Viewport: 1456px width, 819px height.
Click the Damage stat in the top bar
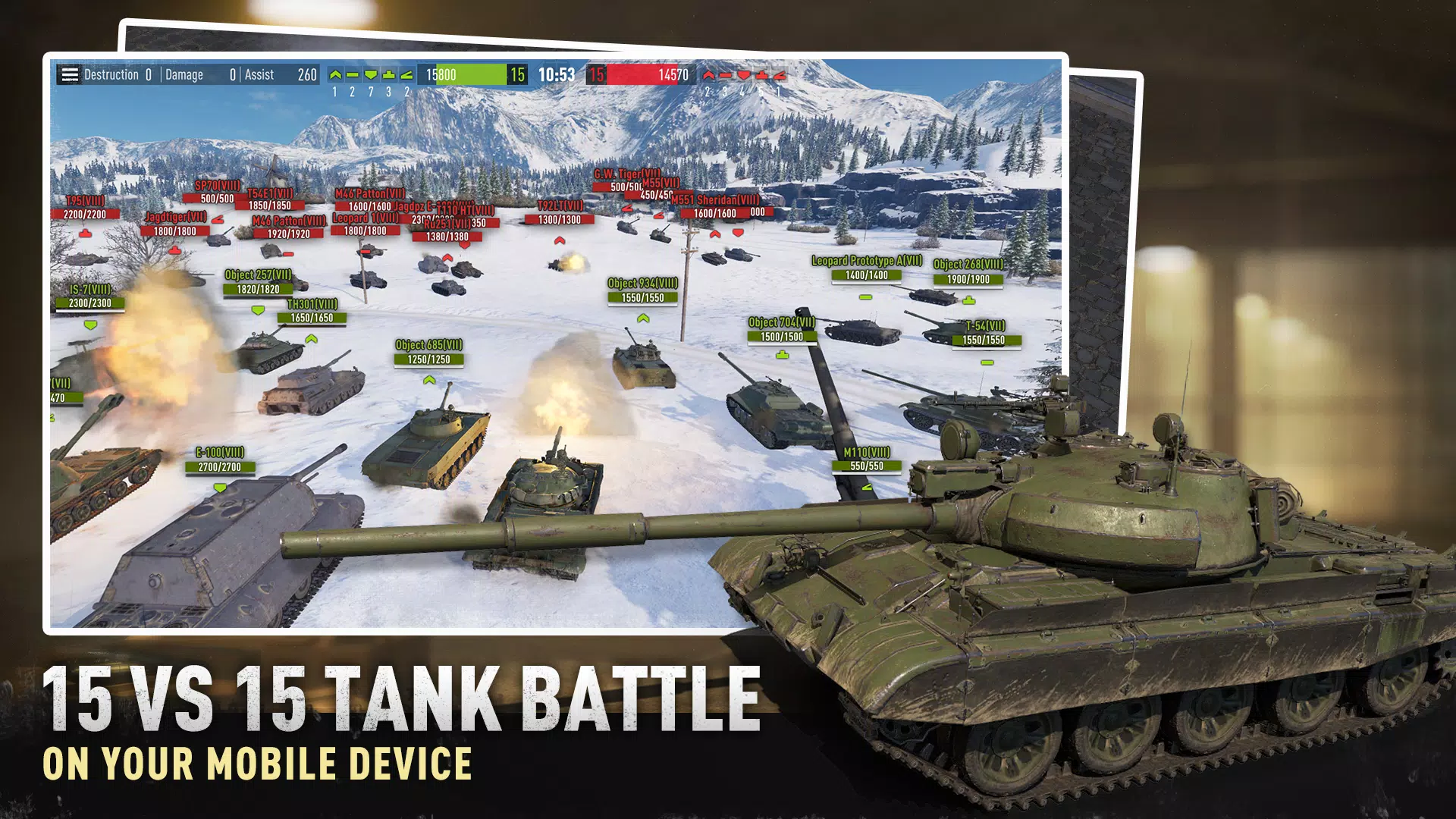(185, 75)
